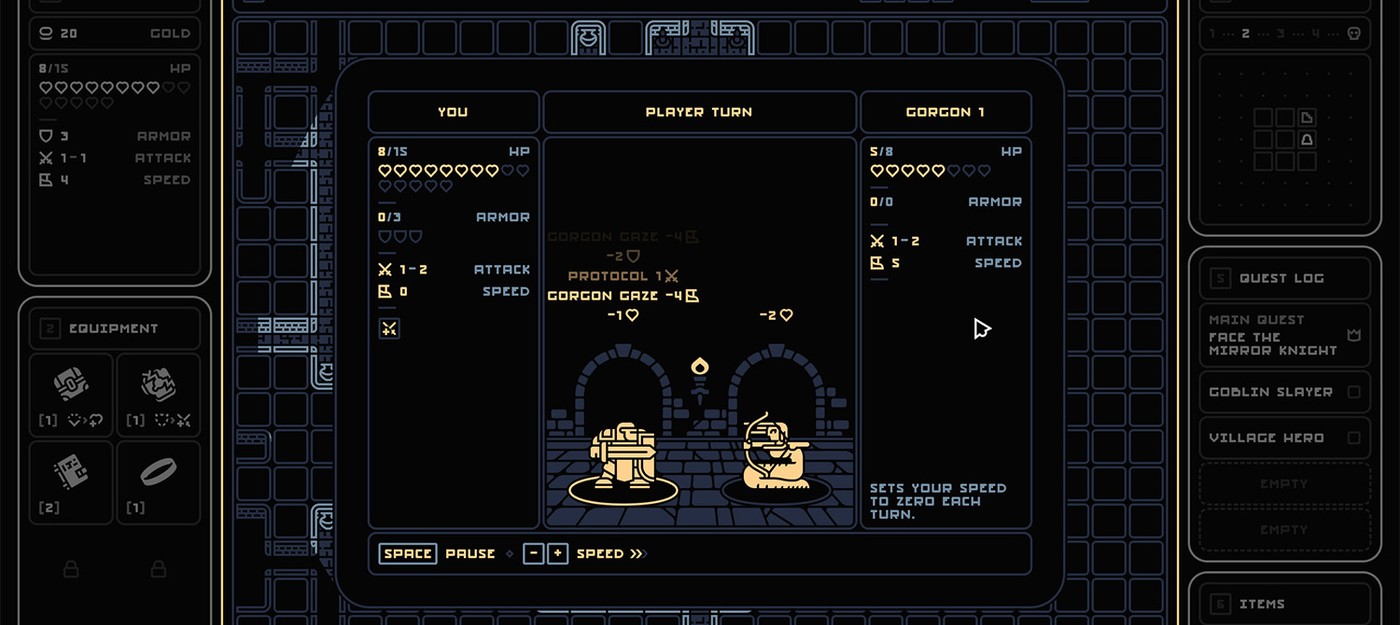Select the Village Hero quest entry
The width and height of the screenshot is (1400, 625).
[x=1283, y=438]
